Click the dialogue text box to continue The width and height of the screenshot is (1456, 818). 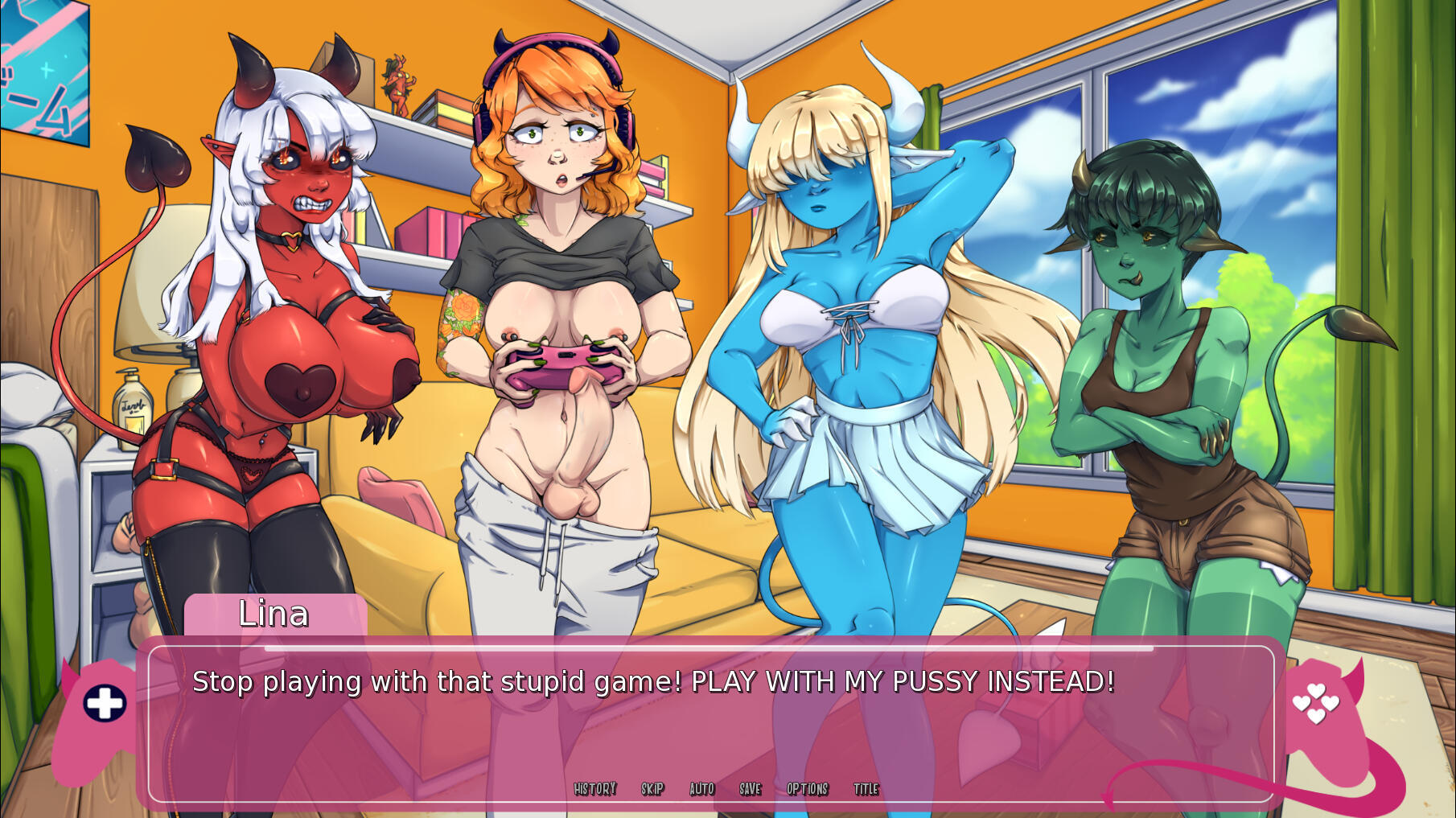[711, 724]
